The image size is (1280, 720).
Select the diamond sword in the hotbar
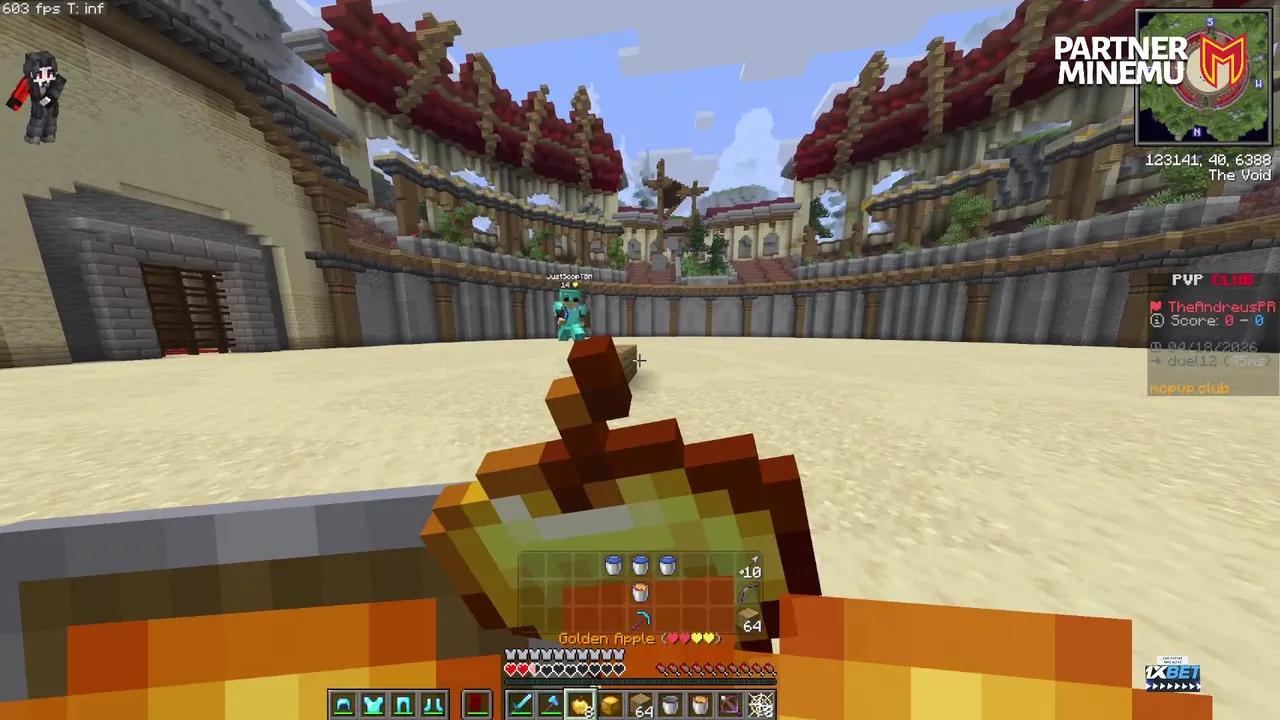point(520,705)
